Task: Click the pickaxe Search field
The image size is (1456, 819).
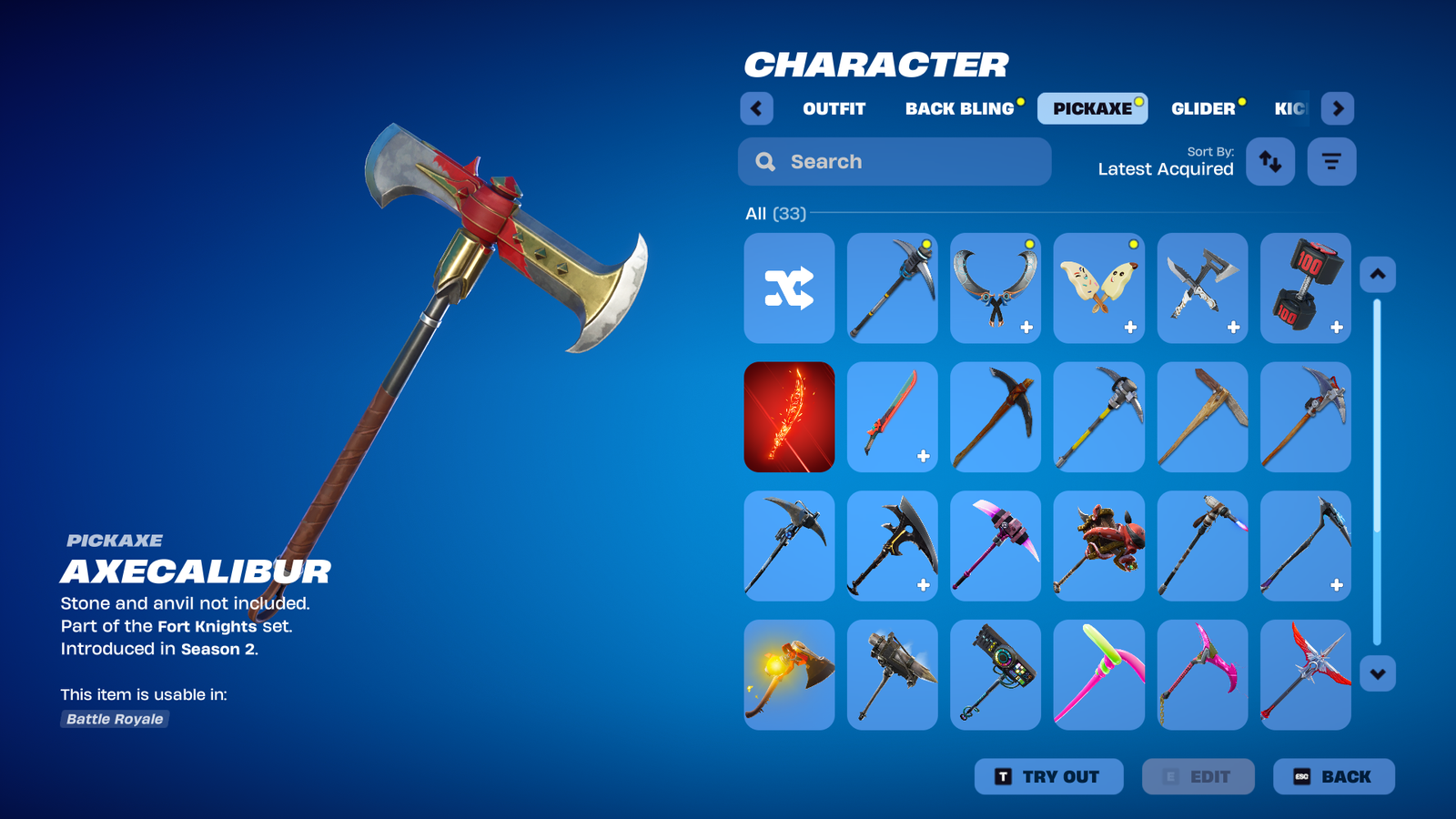Action: (x=895, y=162)
